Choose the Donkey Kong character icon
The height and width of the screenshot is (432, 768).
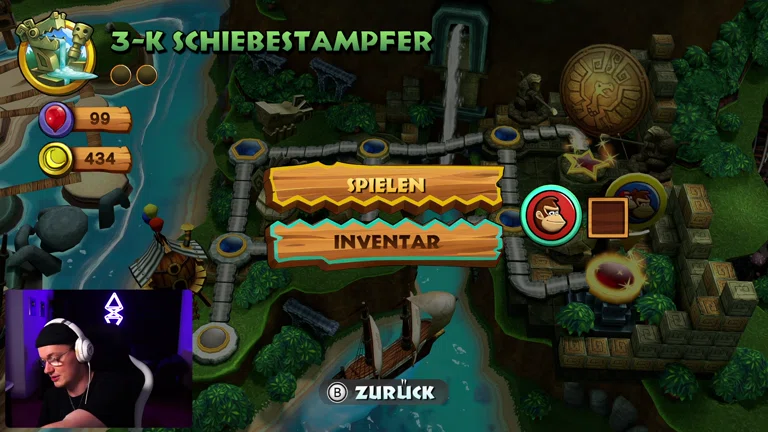[x=550, y=215]
